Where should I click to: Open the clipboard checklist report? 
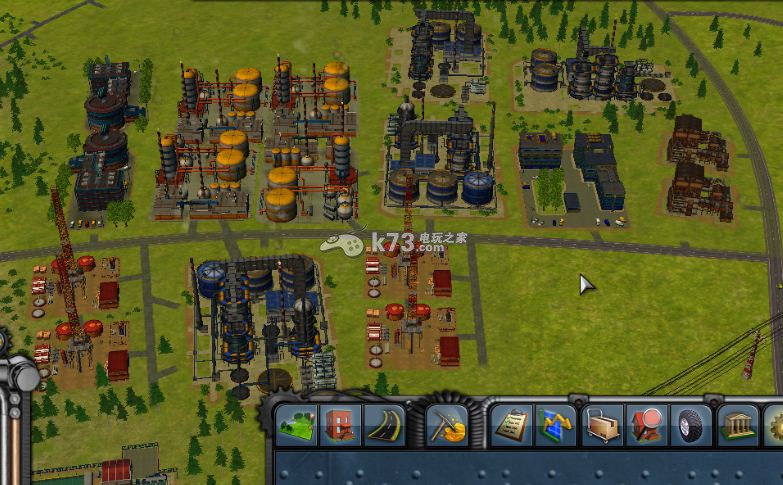tap(511, 425)
